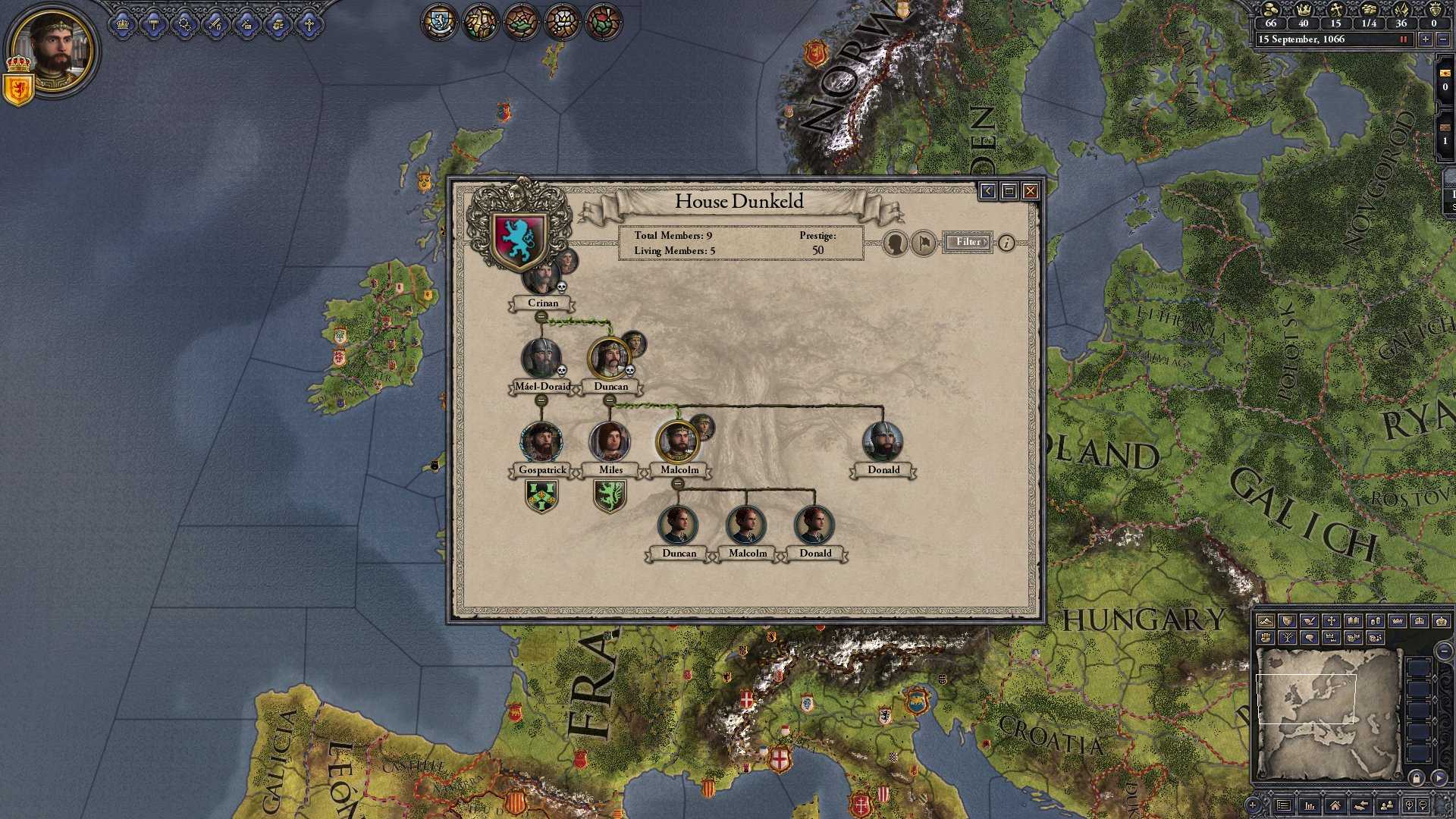
Task: Open the Filter dropdown in House Dunkeld window
Action: [968, 242]
